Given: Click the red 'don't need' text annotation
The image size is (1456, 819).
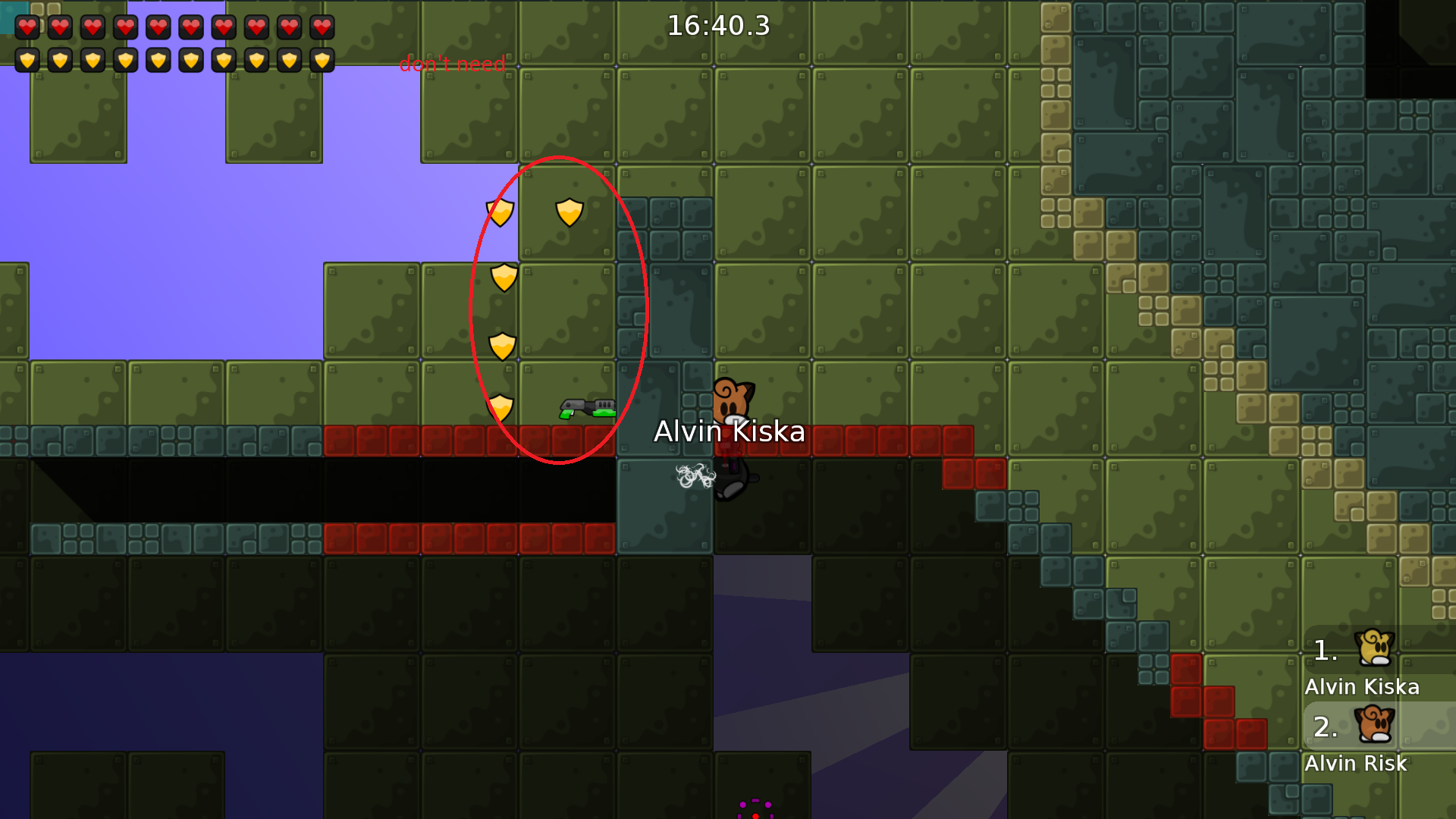Looking at the screenshot, I should pos(453,64).
